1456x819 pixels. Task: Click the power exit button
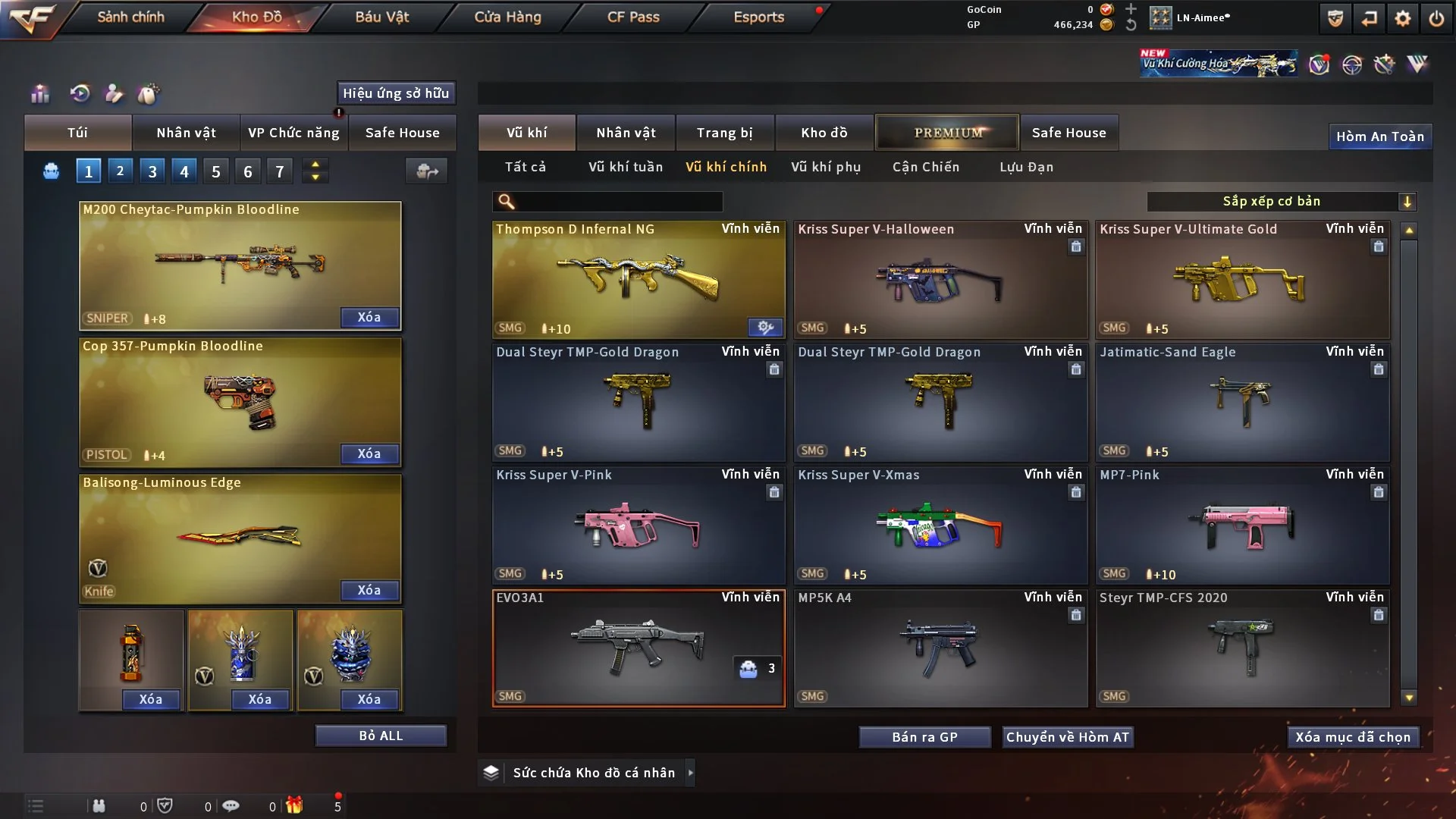coord(1436,18)
